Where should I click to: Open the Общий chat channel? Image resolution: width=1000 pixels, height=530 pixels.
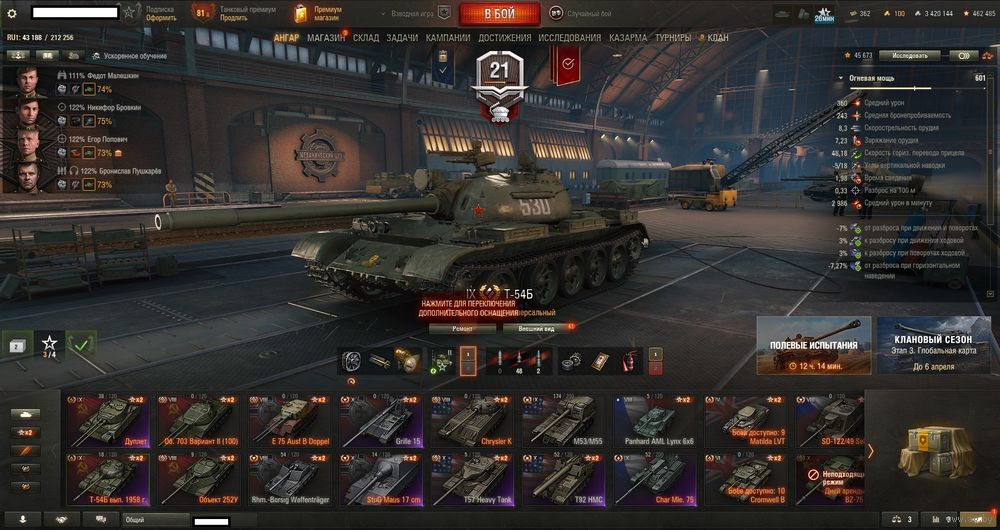click(x=155, y=520)
